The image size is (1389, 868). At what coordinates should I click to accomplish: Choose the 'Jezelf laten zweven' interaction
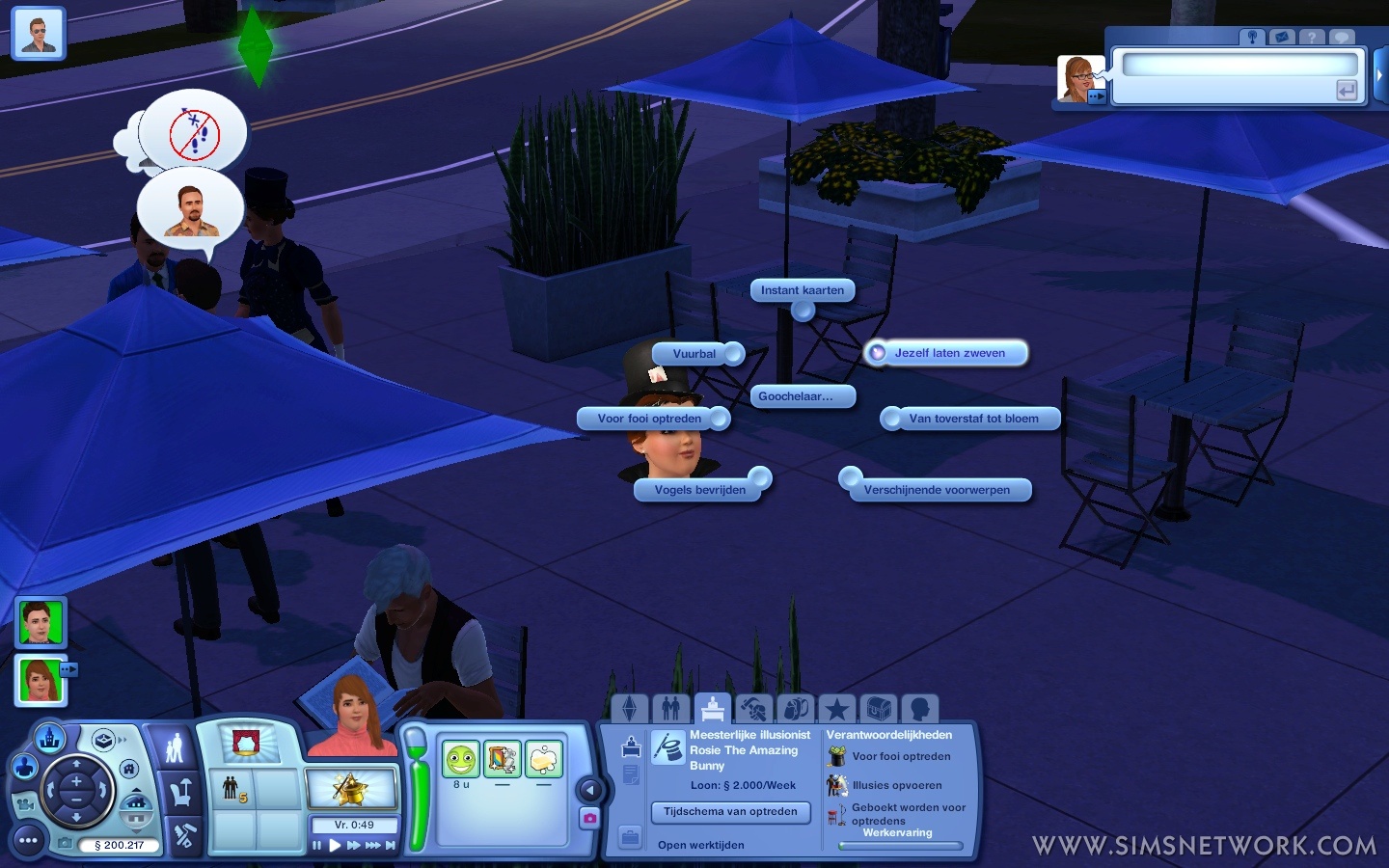point(948,353)
